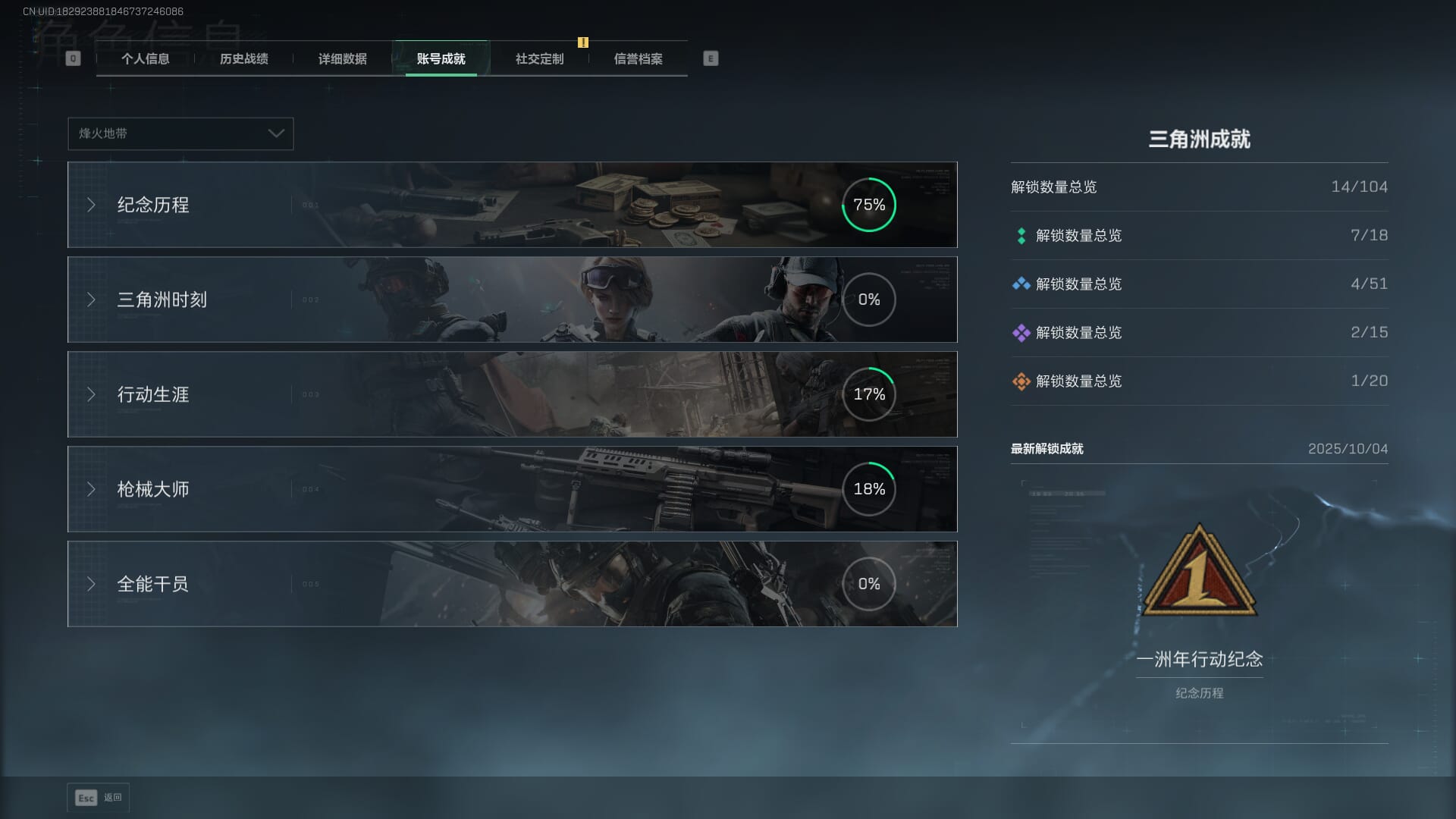Open the 历史战绩 tab
The width and height of the screenshot is (1456, 819).
243,59
